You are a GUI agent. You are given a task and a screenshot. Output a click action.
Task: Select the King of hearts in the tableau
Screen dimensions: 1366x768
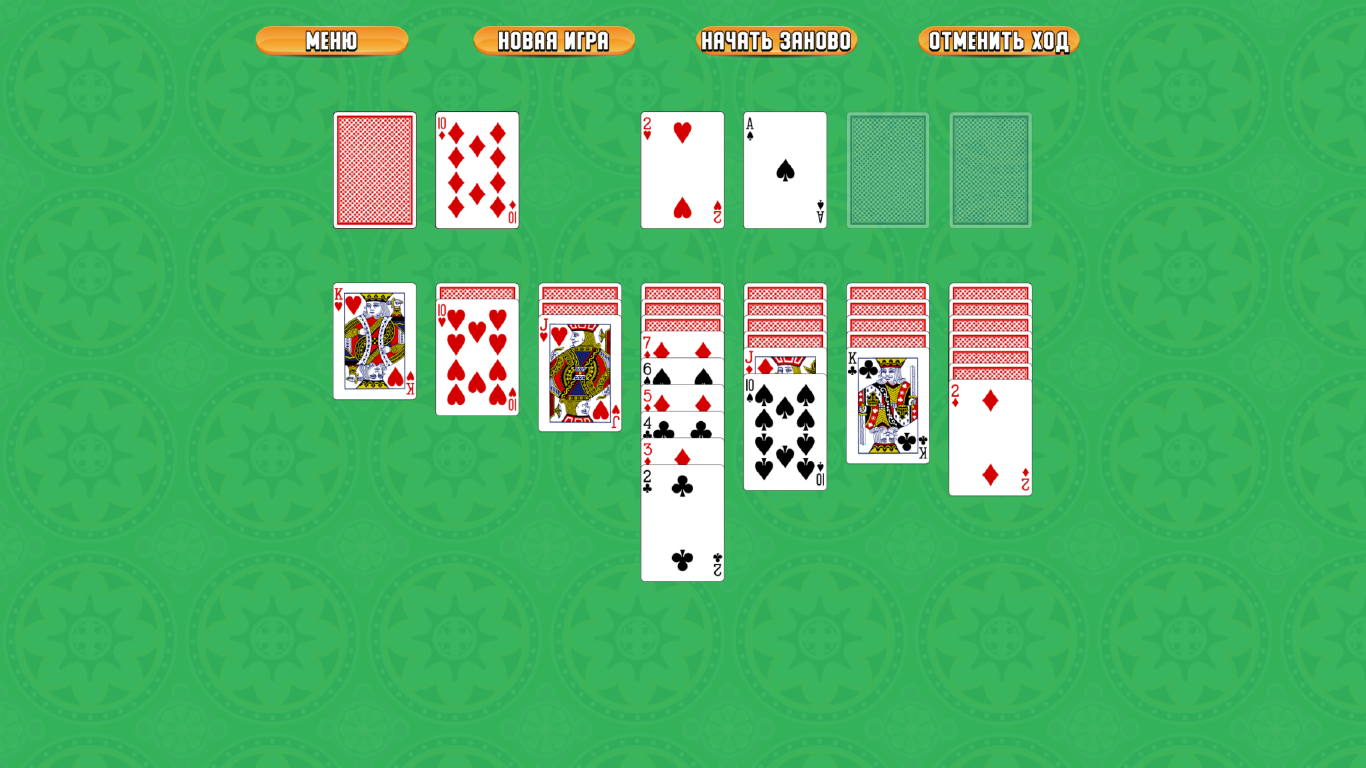(x=374, y=342)
